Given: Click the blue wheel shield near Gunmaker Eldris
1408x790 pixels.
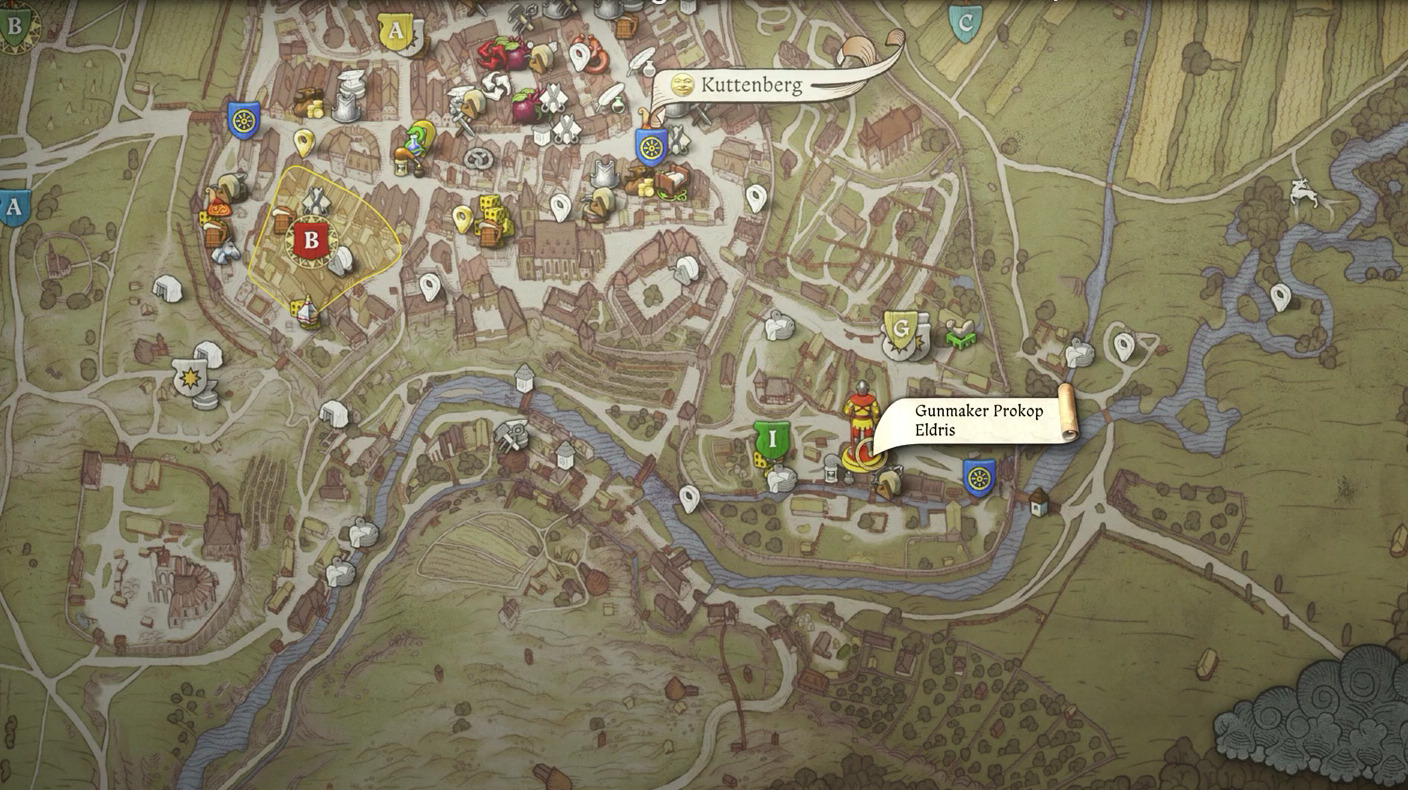Looking at the screenshot, I should point(980,478).
